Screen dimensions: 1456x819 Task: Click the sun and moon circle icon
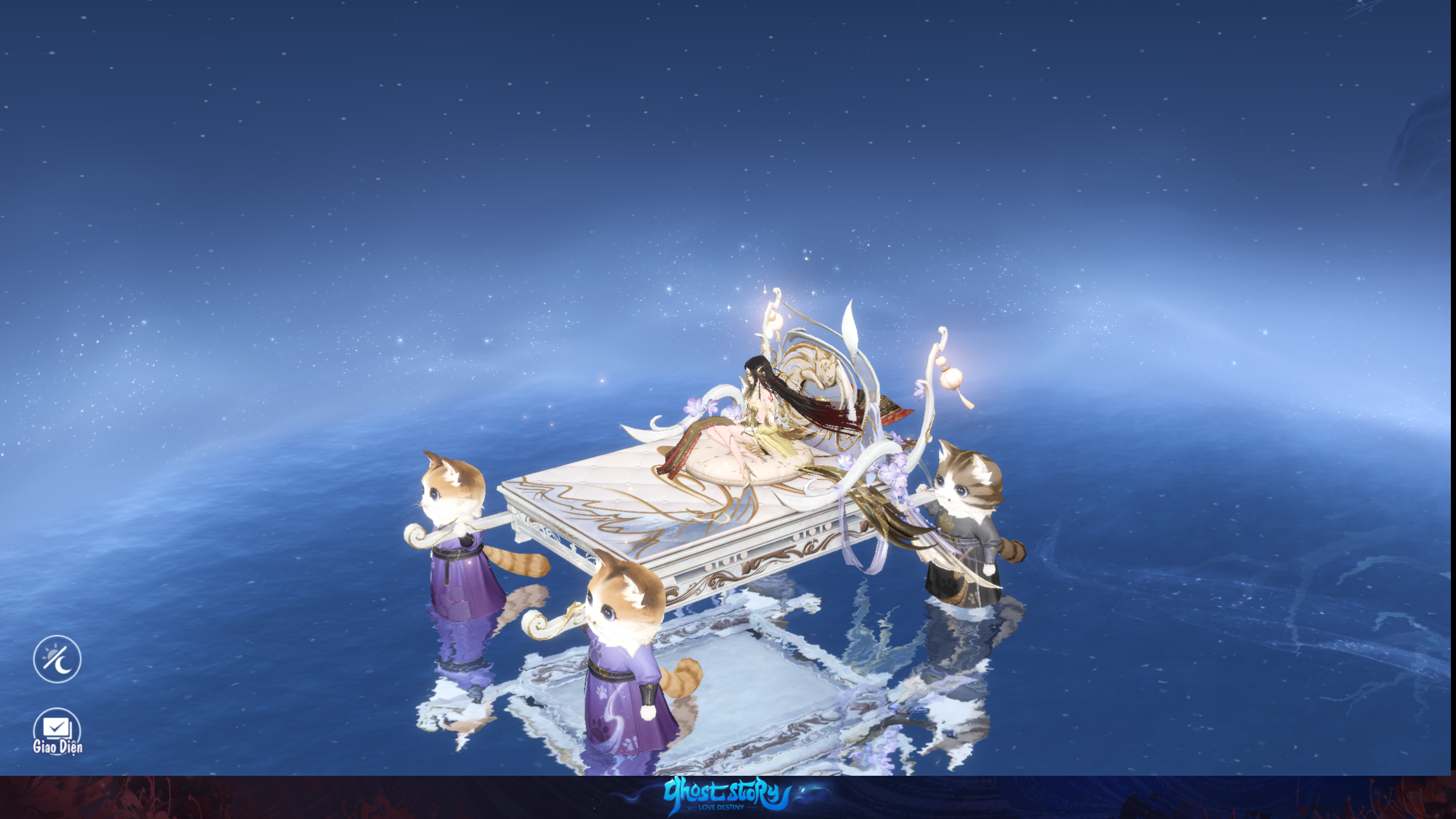pos(56,659)
